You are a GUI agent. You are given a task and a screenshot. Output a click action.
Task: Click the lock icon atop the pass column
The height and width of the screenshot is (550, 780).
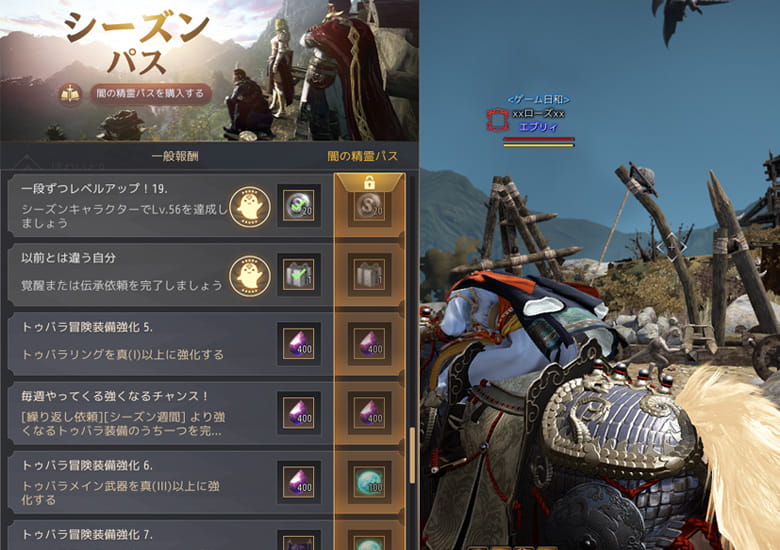370,183
